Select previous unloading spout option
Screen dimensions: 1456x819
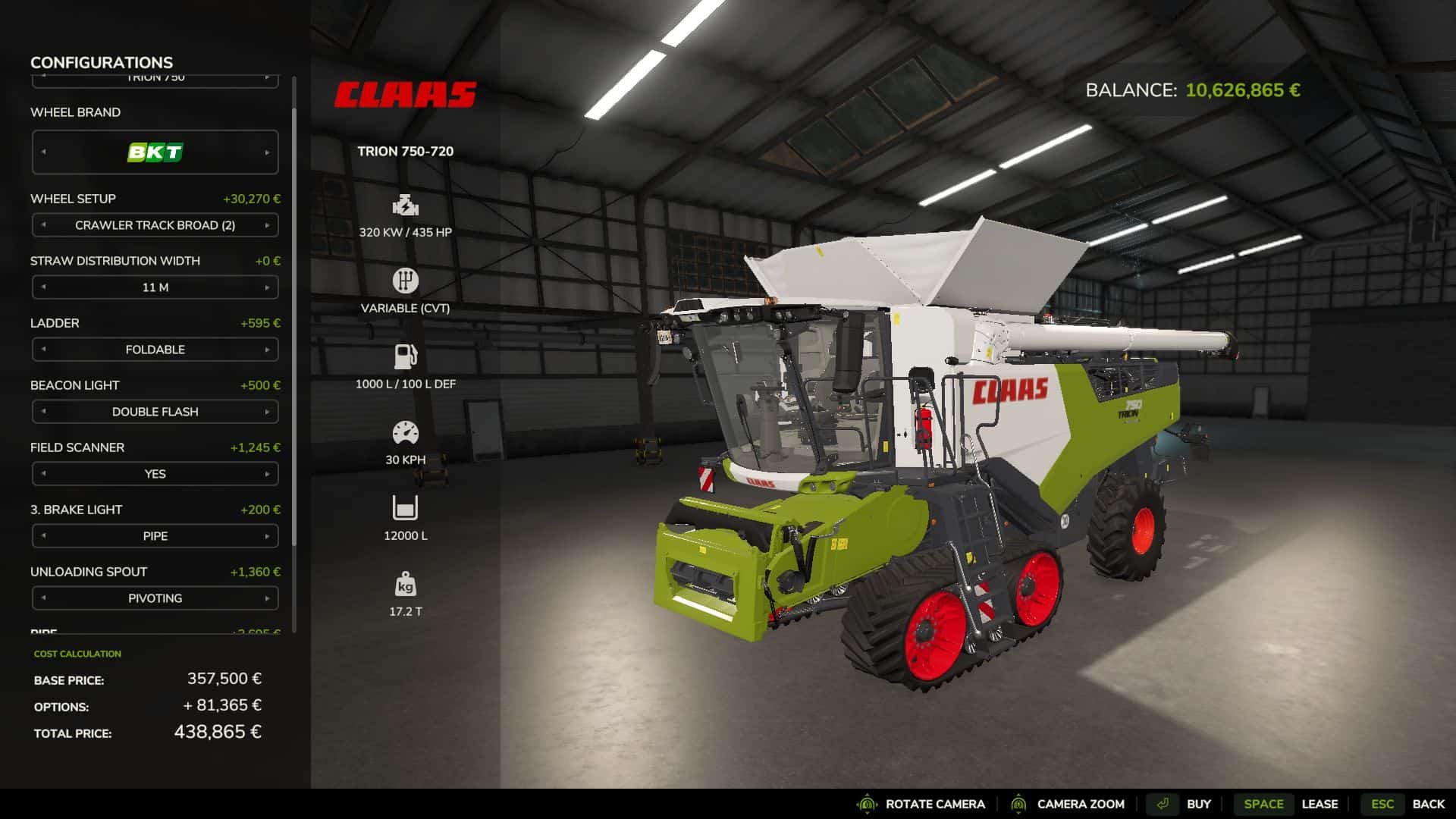(x=43, y=598)
